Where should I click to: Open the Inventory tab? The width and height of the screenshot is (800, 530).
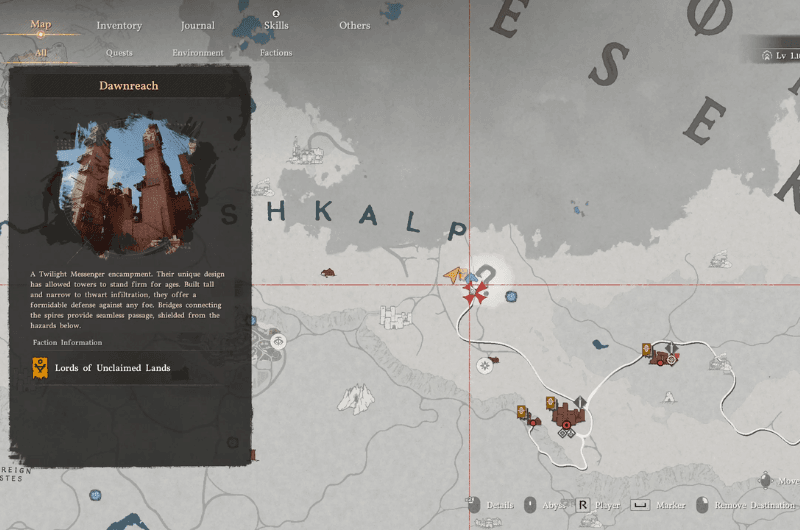point(119,26)
